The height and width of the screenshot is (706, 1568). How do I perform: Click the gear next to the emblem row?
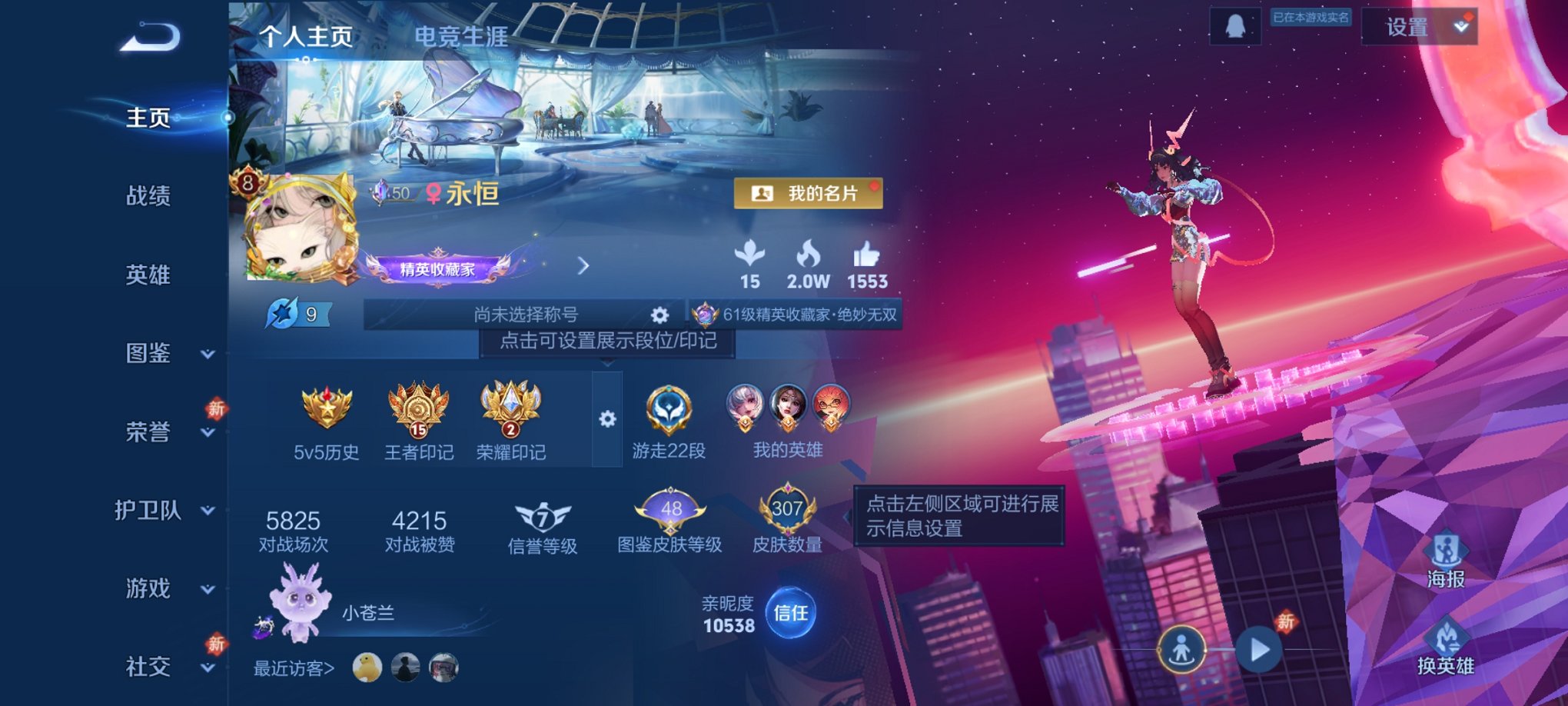pyautogui.click(x=607, y=419)
